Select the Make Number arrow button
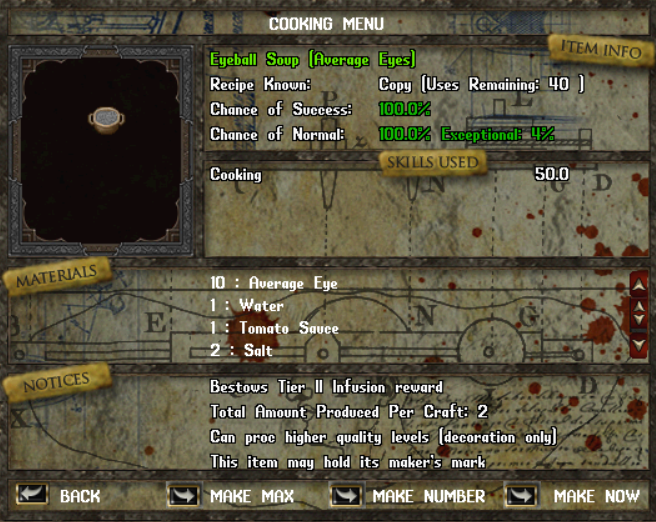Screen dimensions: 656x522 coord(345,495)
